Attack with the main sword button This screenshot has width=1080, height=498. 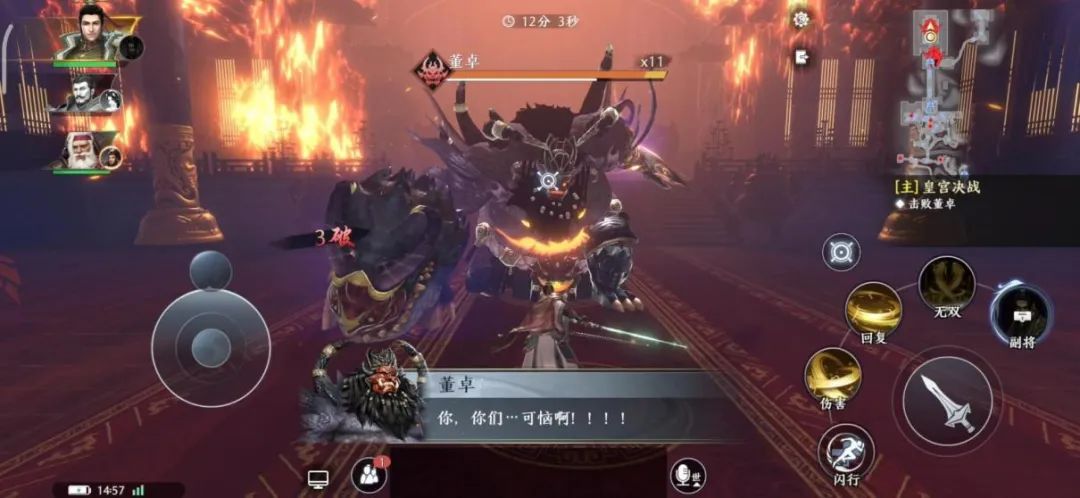click(x=946, y=402)
